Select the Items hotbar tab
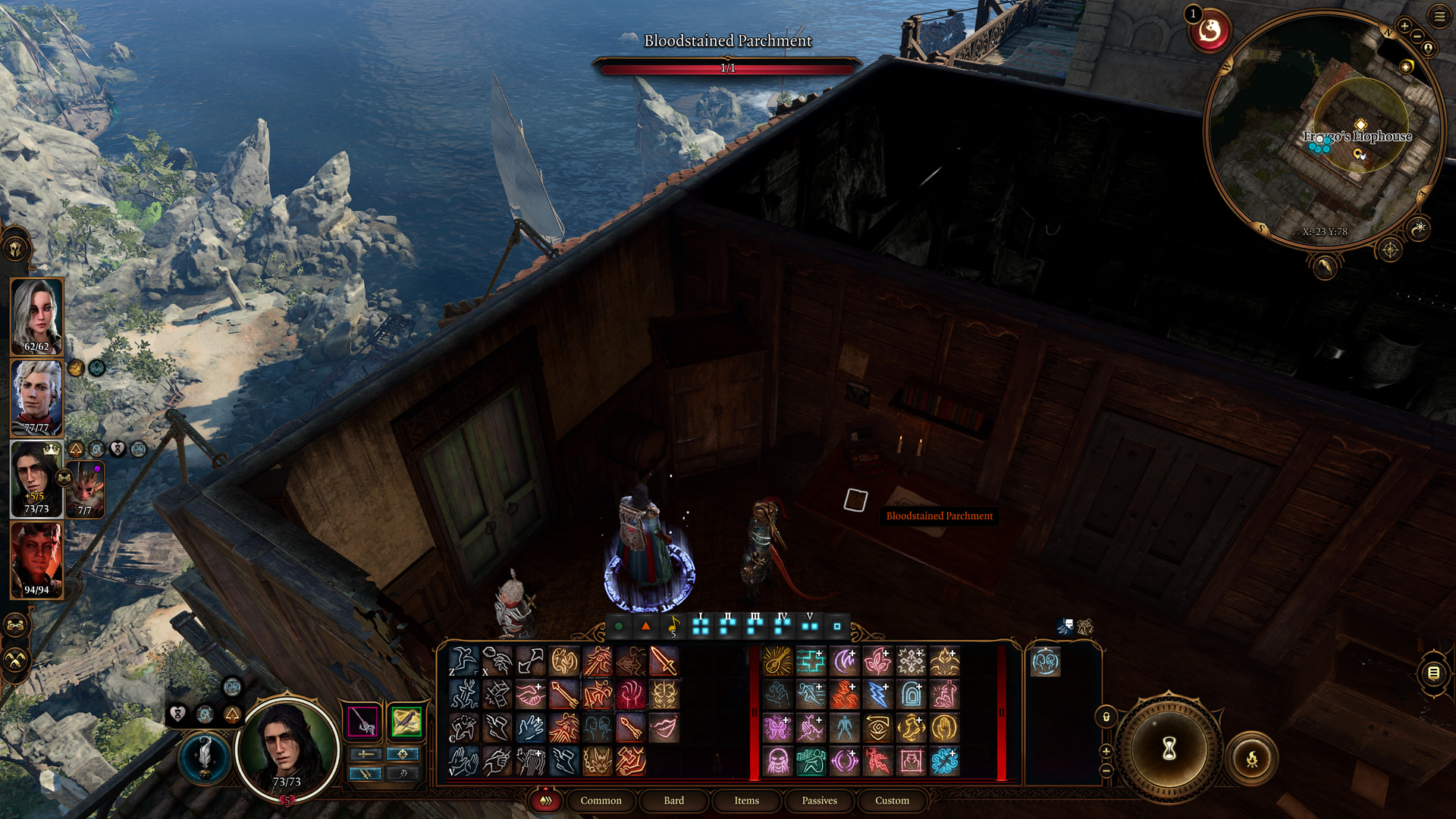This screenshot has height=819, width=1456. (746, 800)
